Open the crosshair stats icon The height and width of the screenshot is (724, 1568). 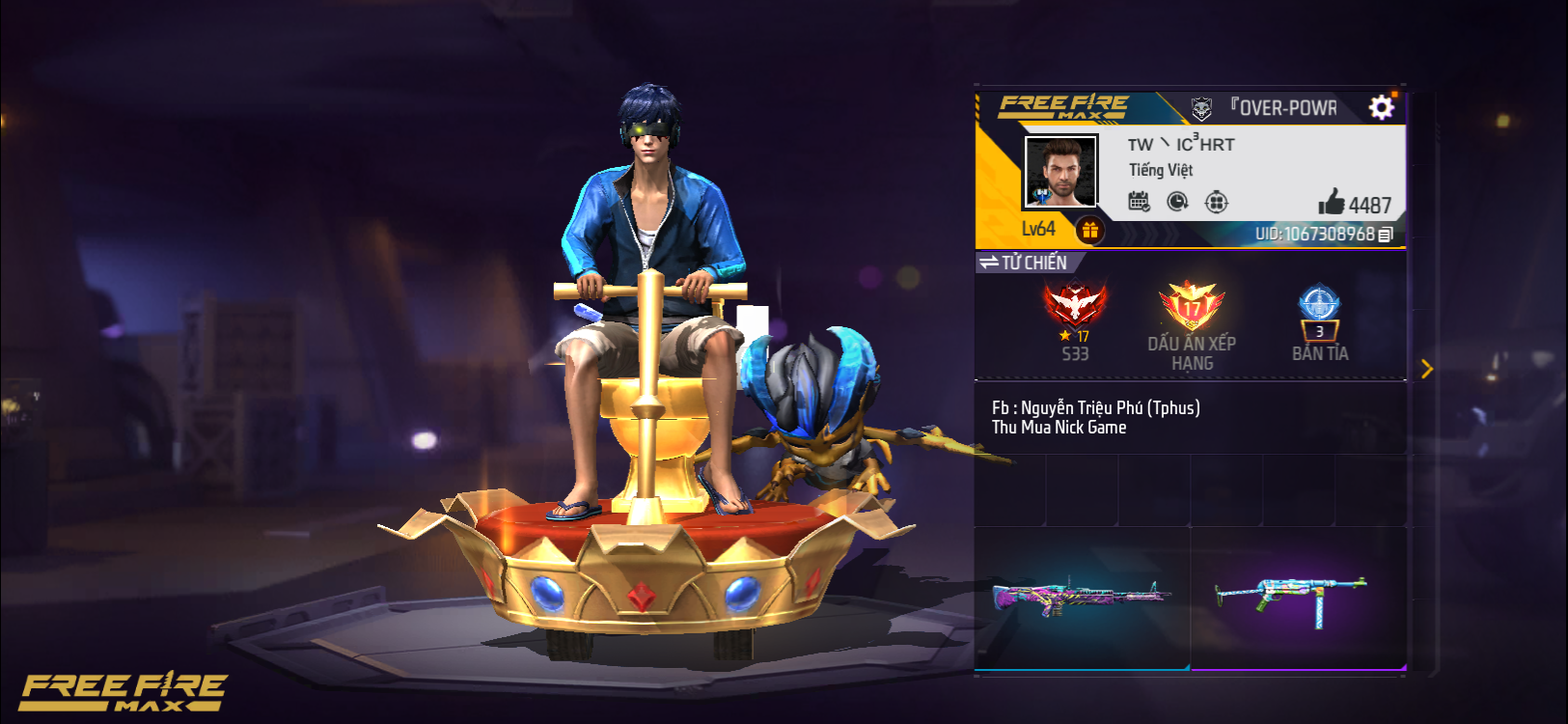point(1216,200)
